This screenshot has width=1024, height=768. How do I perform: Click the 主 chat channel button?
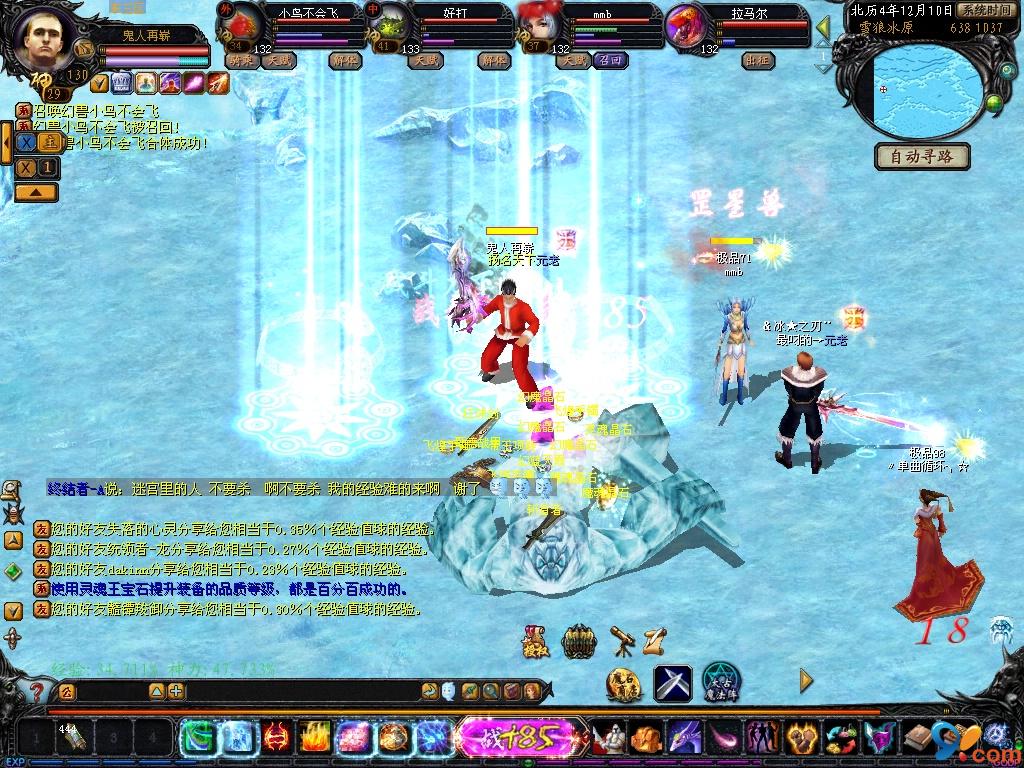(x=47, y=143)
